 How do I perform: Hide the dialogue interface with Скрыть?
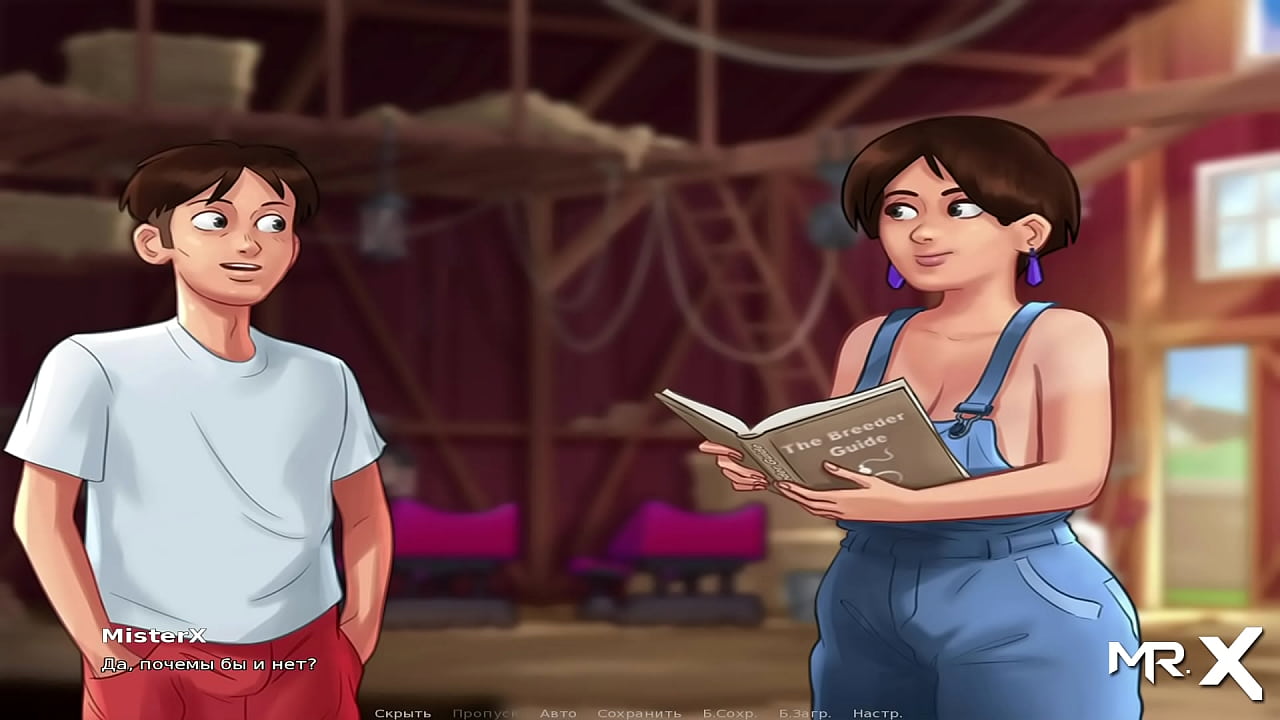[x=402, y=713]
